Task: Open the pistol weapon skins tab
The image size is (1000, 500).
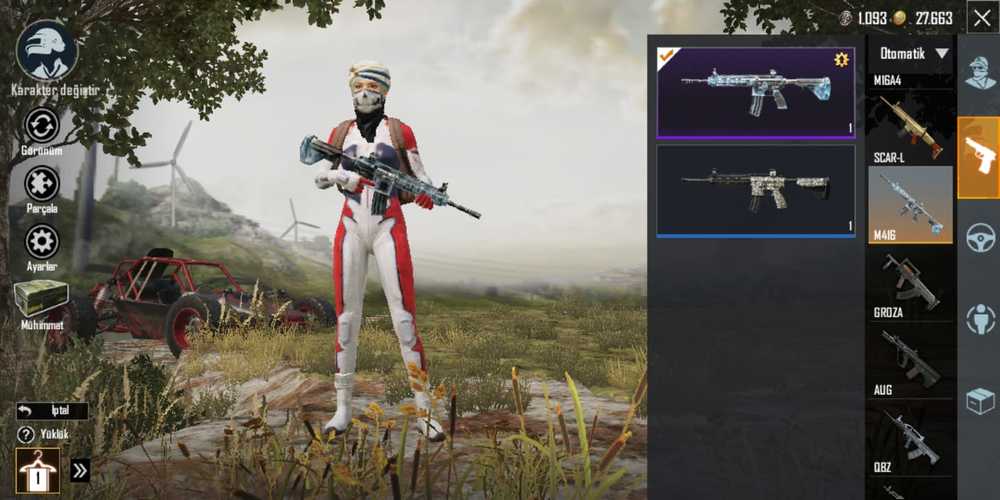Action: coord(979,157)
